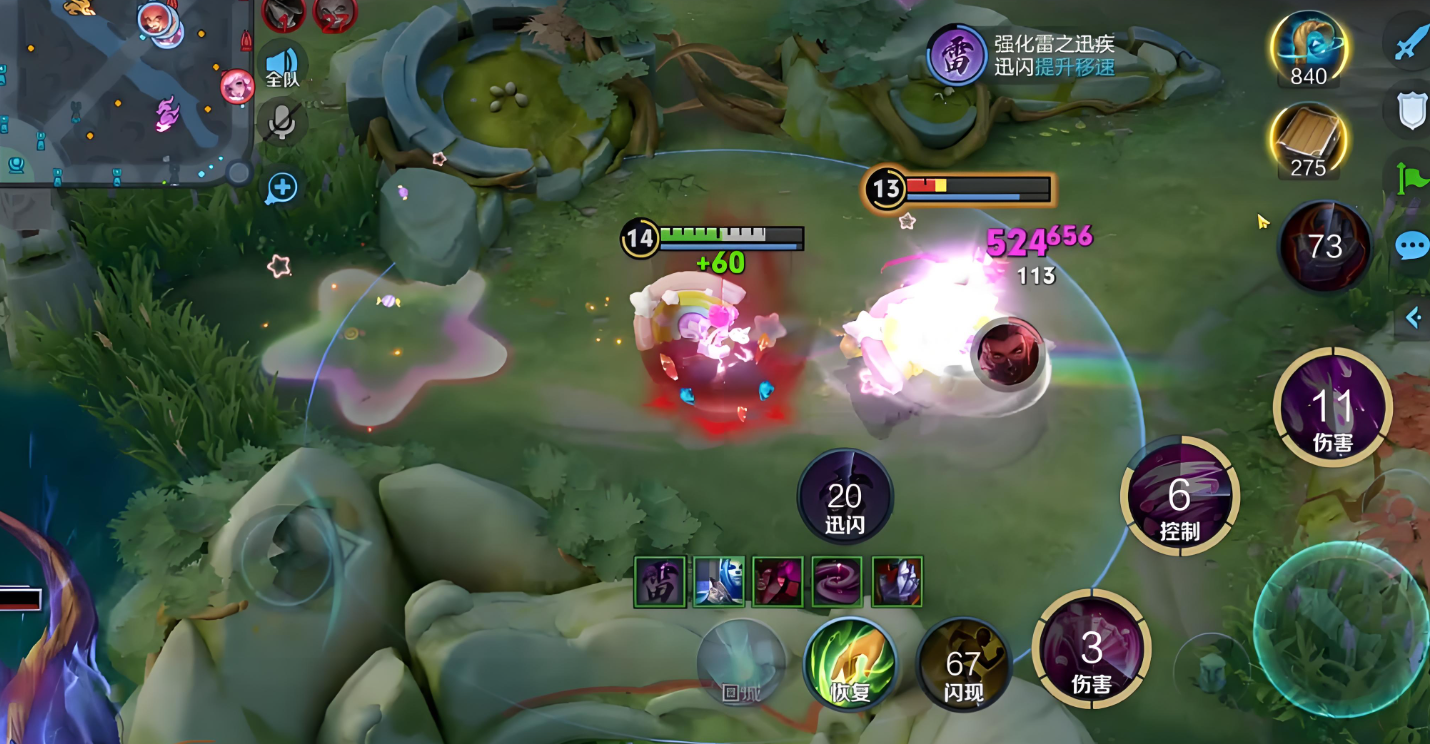Buy the recommended item costing 840

coord(1308,47)
